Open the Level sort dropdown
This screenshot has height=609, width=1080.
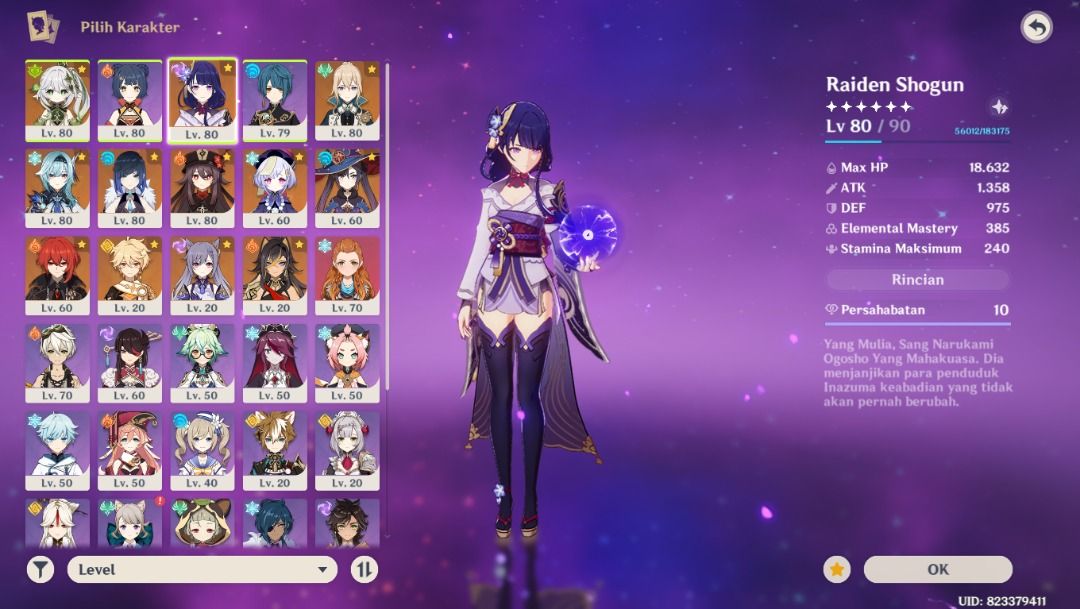click(x=202, y=569)
